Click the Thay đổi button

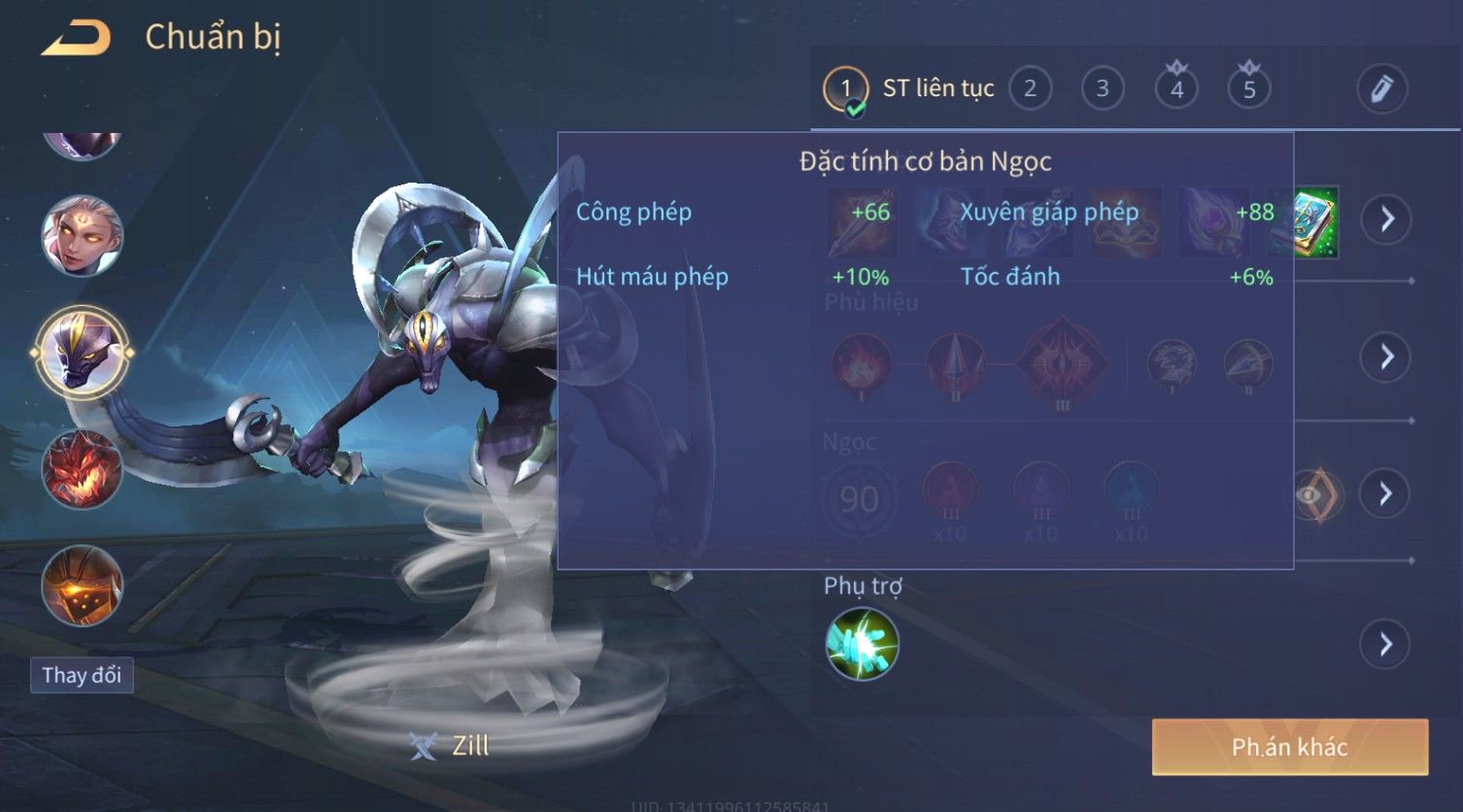[82, 675]
